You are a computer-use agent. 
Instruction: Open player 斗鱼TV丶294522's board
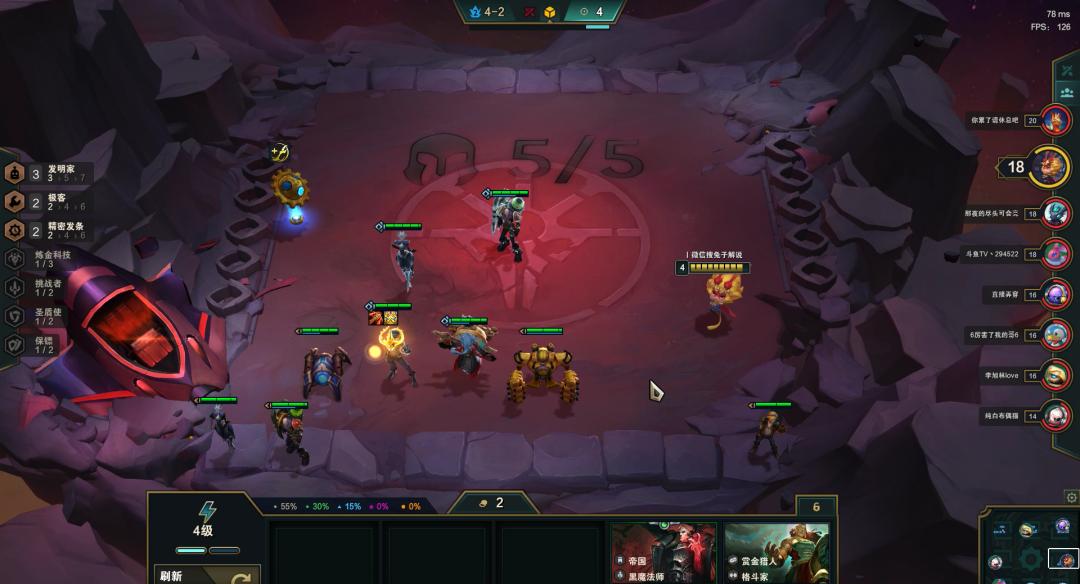point(1056,254)
